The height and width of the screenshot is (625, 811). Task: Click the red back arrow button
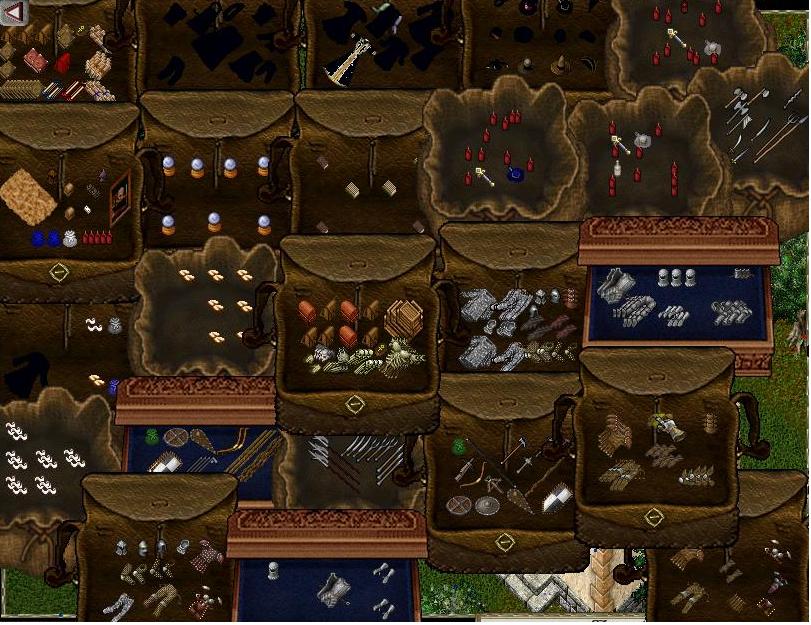pos(13,12)
